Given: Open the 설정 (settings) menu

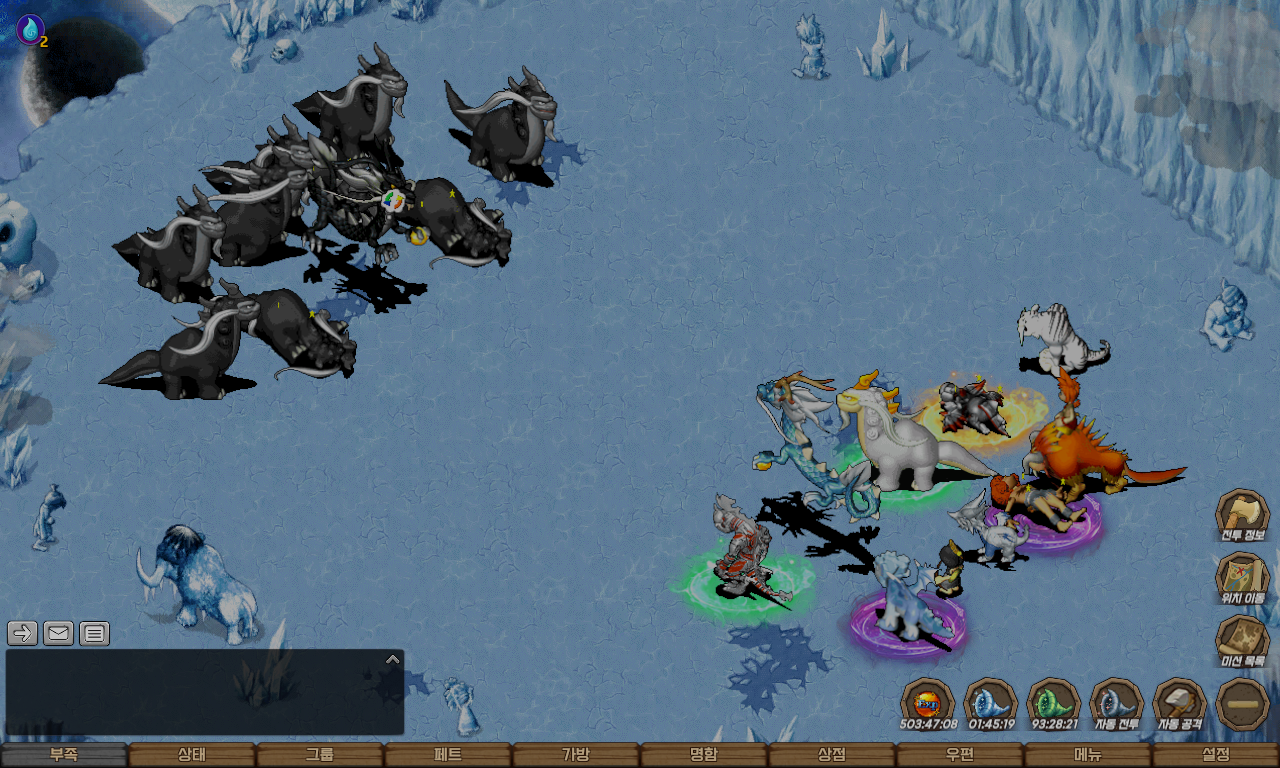Looking at the screenshot, I should 1216,755.
